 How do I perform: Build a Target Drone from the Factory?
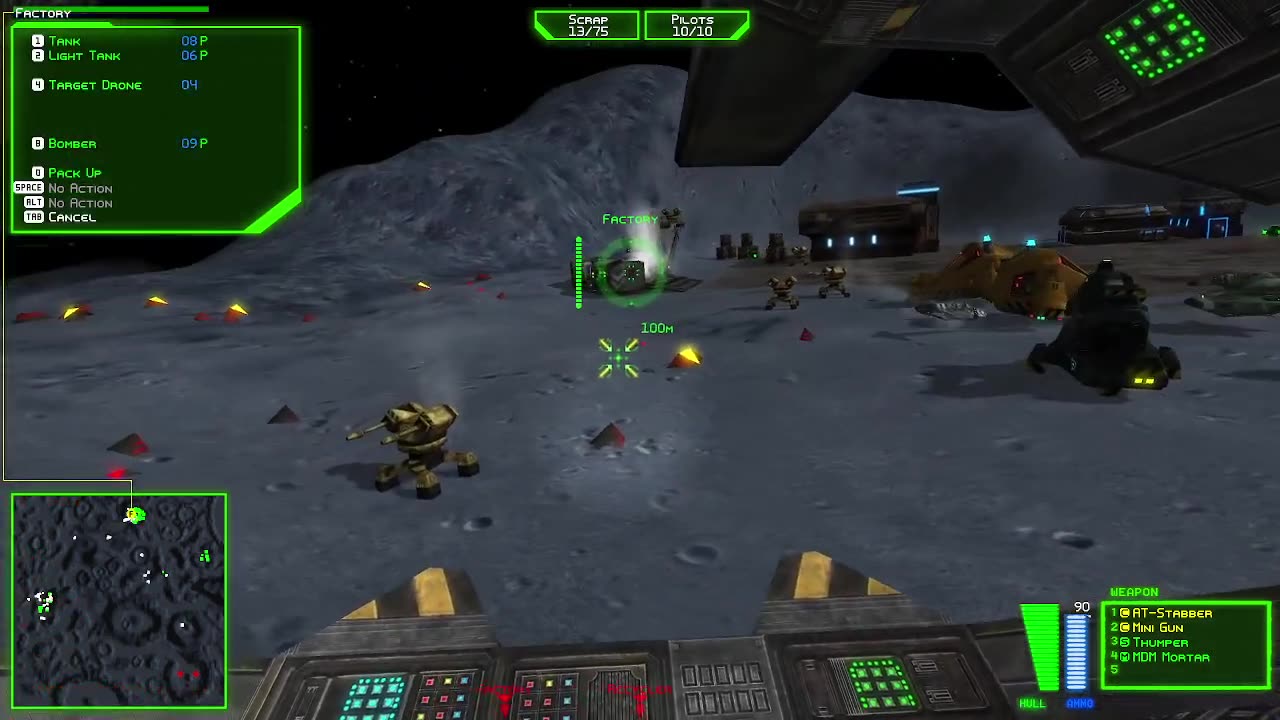point(95,85)
